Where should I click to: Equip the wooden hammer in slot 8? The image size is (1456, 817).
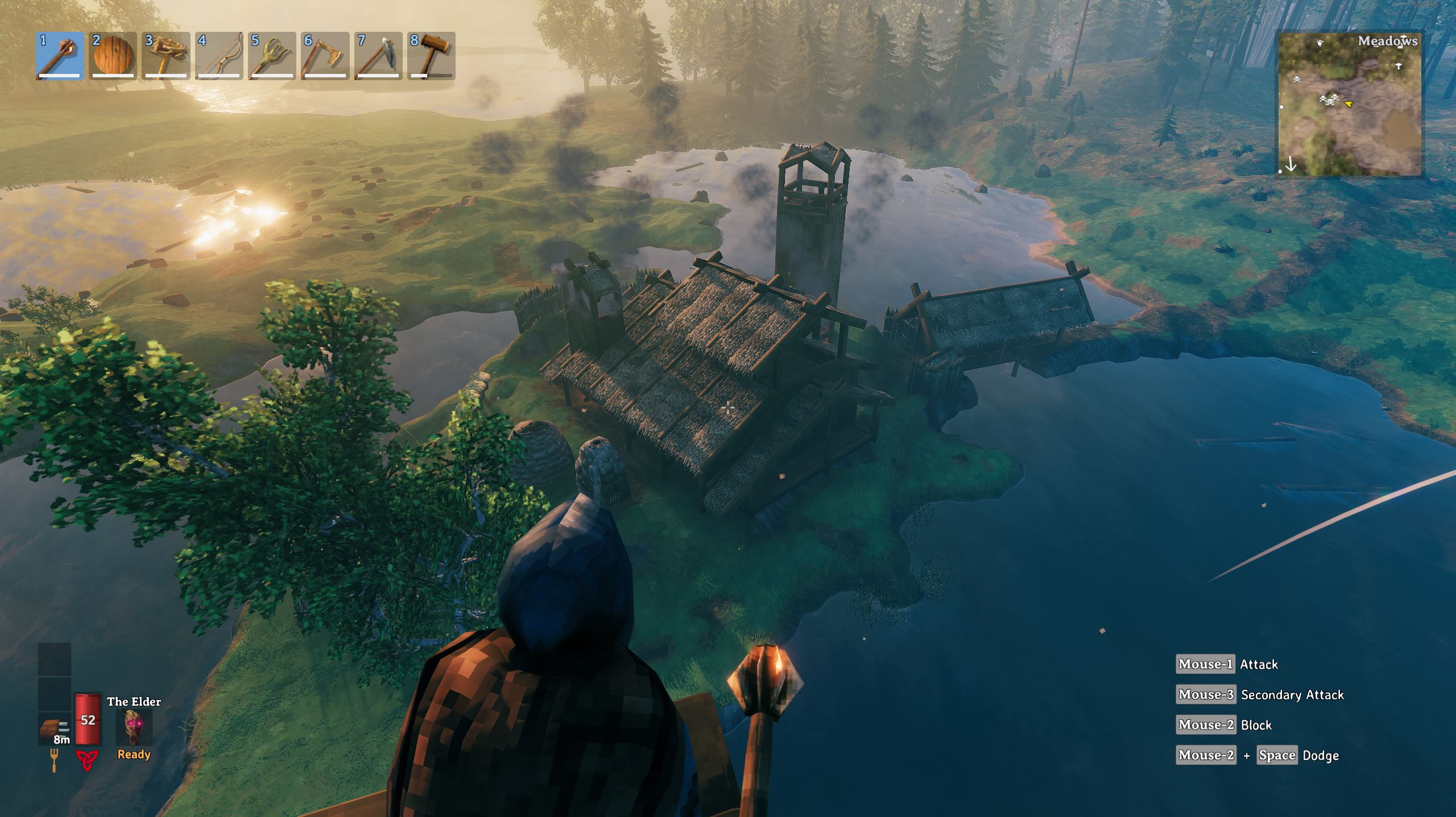[x=431, y=56]
